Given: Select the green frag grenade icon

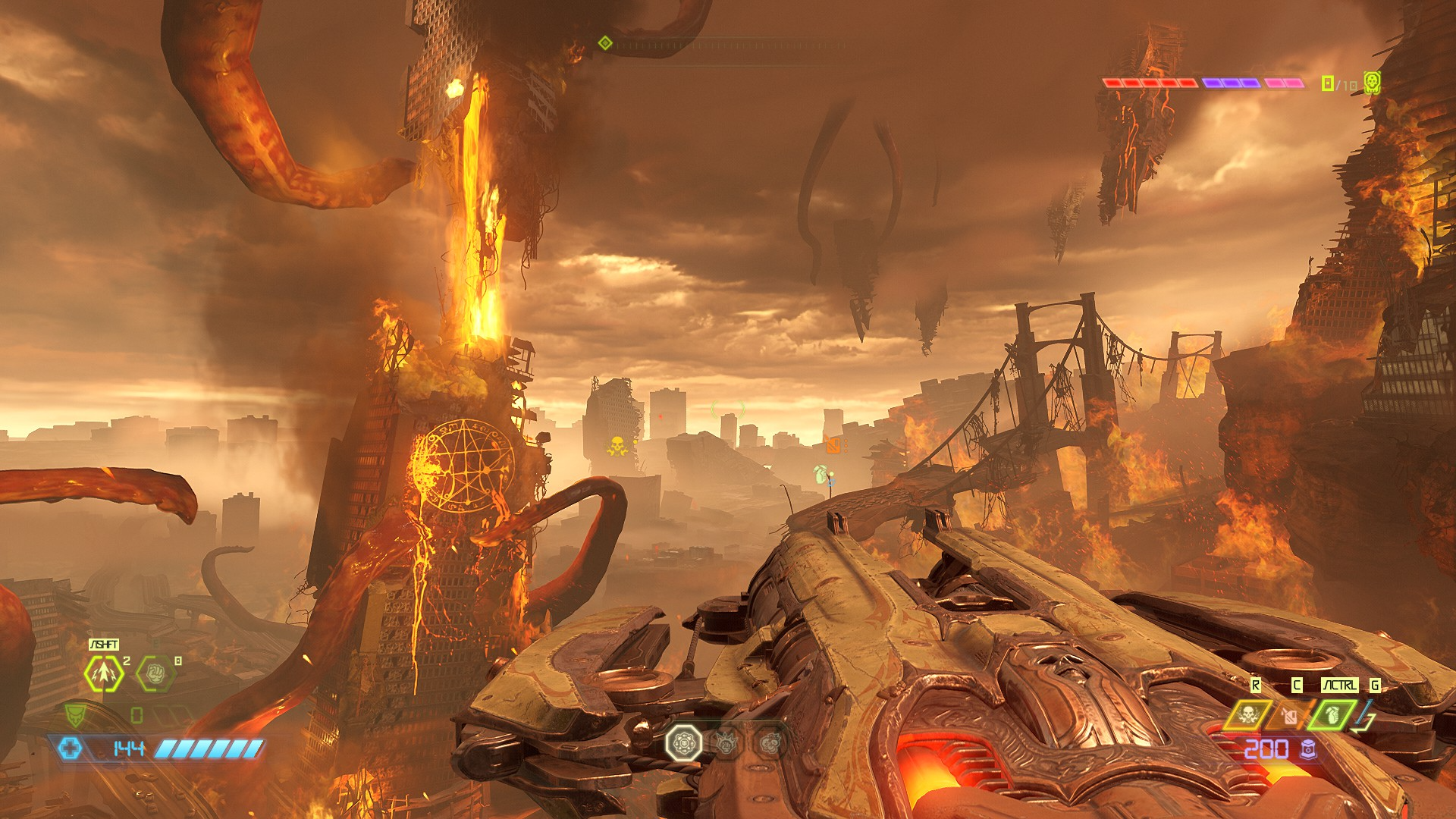Looking at the screenshot, I should point(1332,715).
